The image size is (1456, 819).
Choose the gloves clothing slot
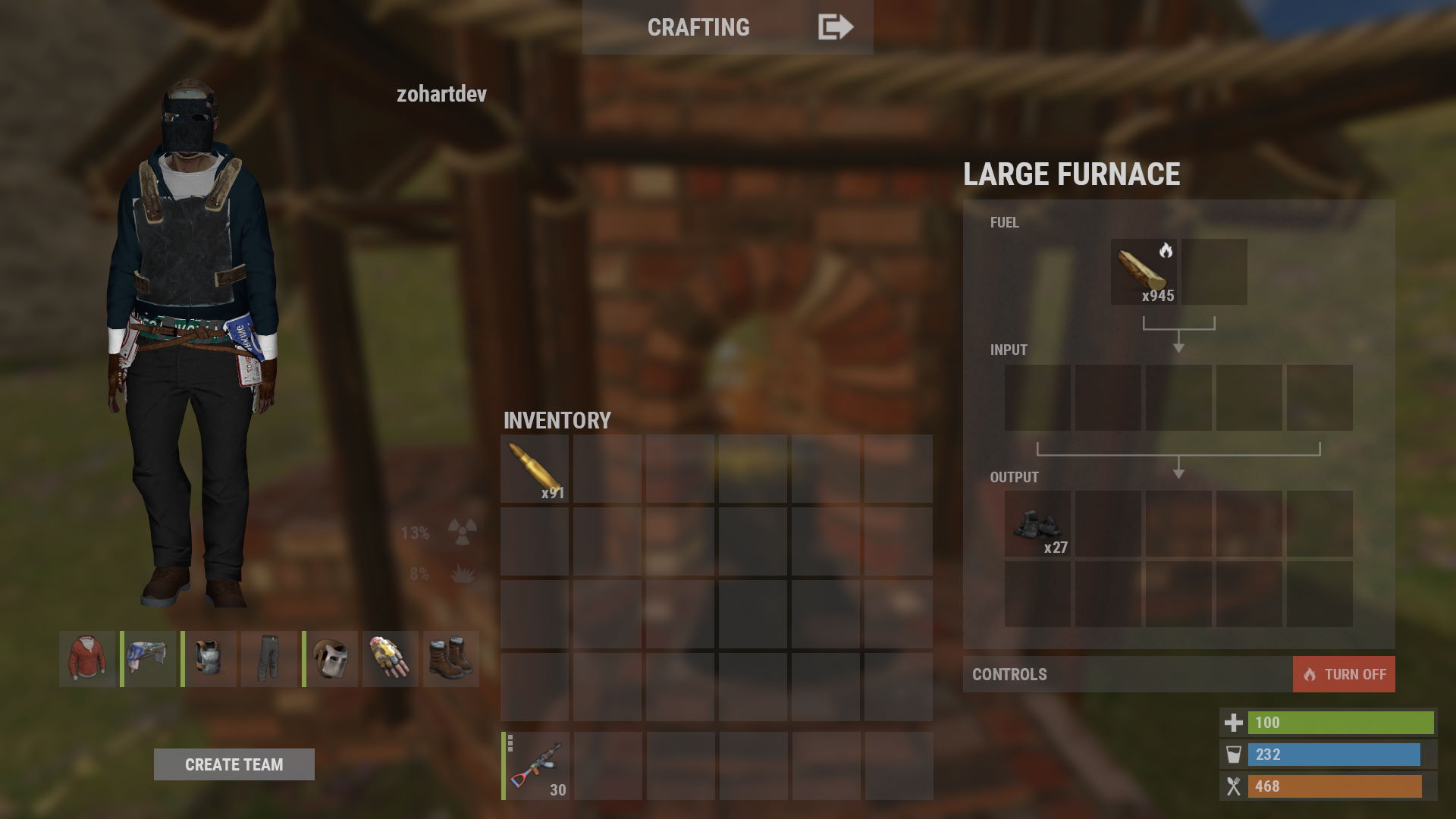[x=391, y=659]
